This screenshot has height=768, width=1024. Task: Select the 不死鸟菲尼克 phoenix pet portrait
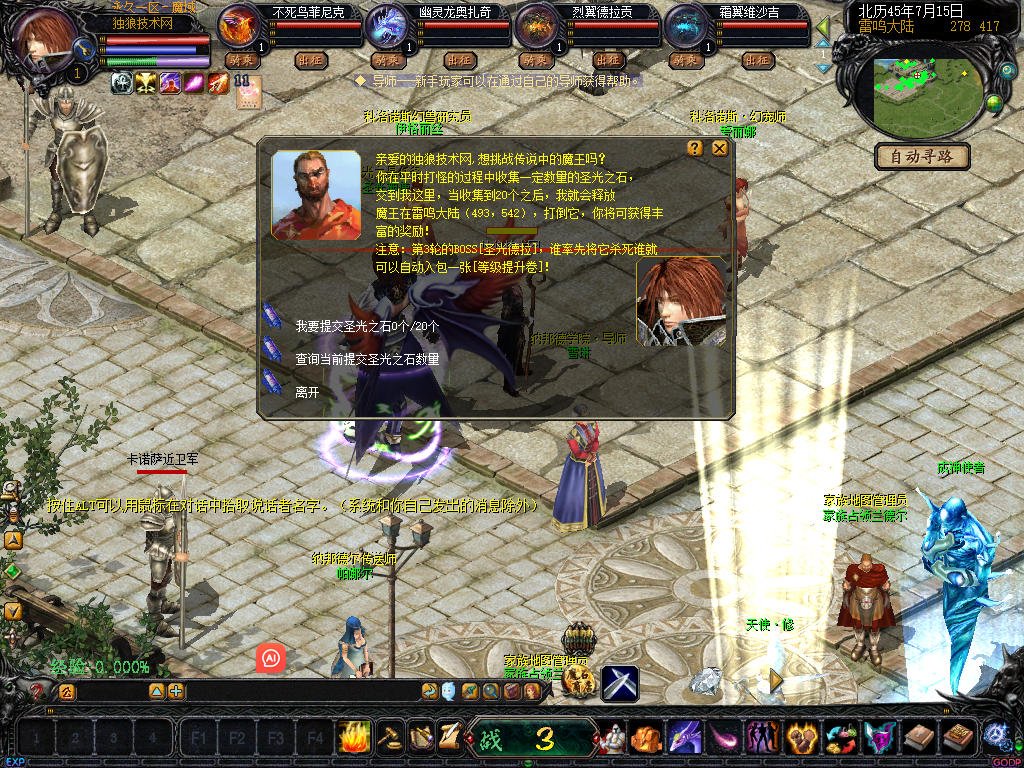pos(239,26)
